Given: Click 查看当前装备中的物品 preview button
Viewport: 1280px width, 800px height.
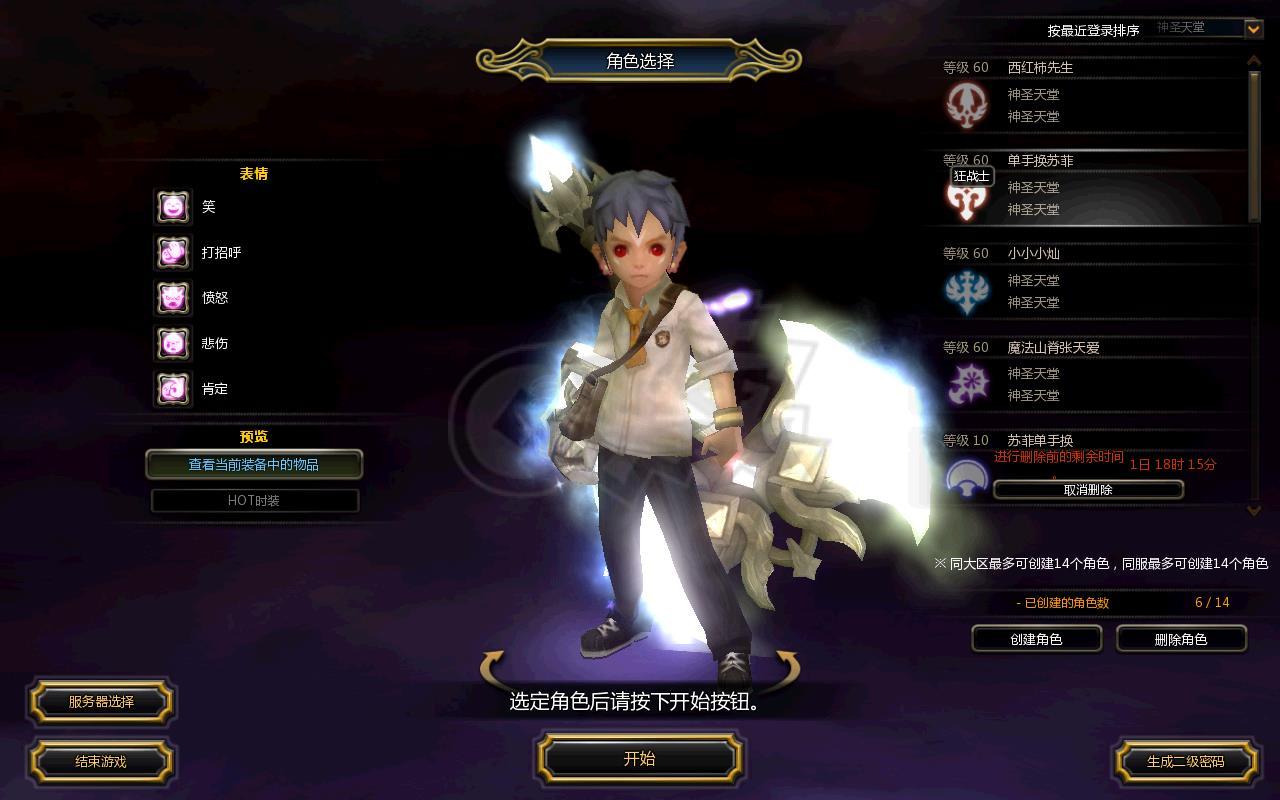Looking at the screenshot, I should 254,465.
